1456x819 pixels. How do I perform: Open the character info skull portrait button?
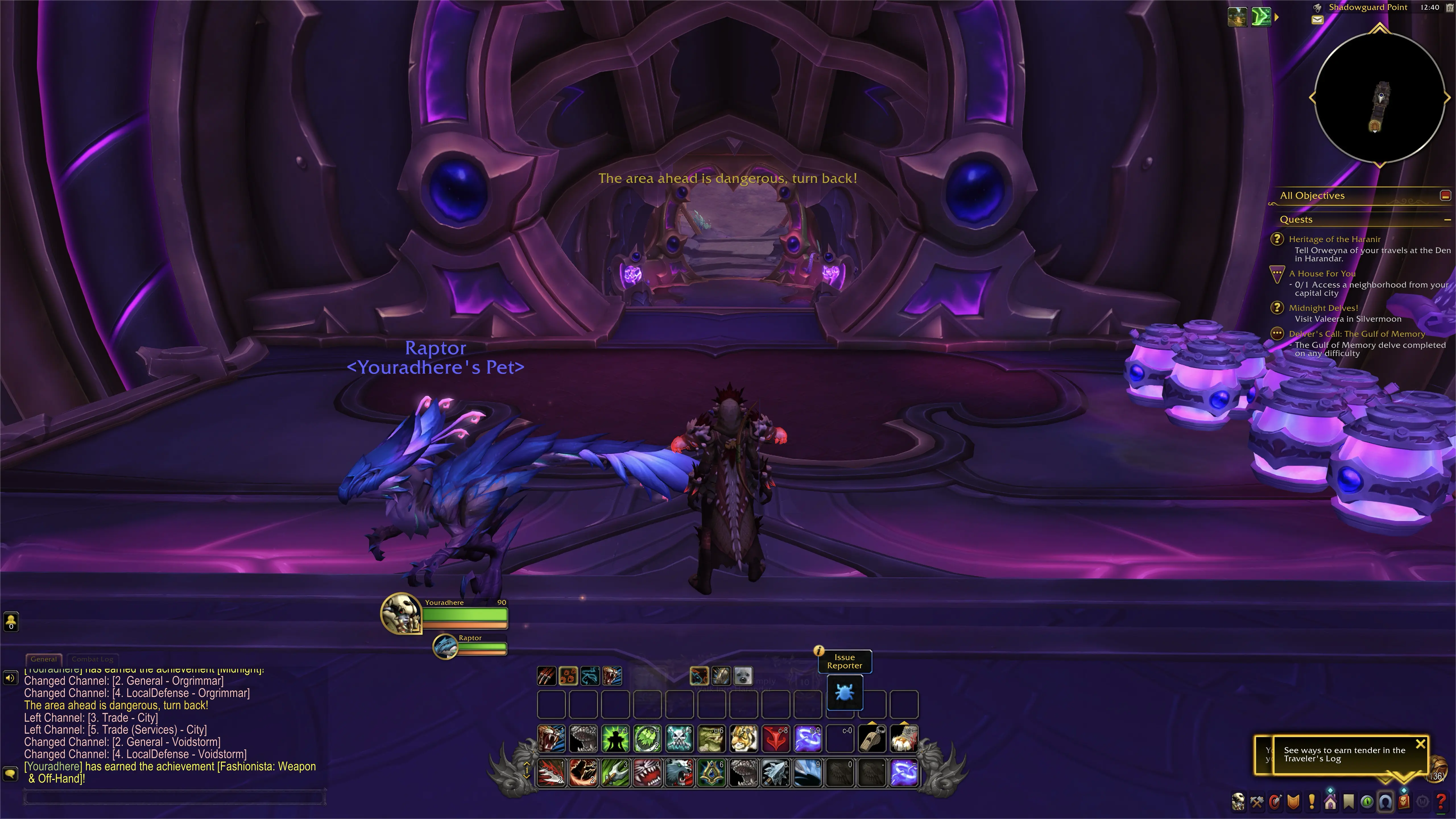(1238, 801)
